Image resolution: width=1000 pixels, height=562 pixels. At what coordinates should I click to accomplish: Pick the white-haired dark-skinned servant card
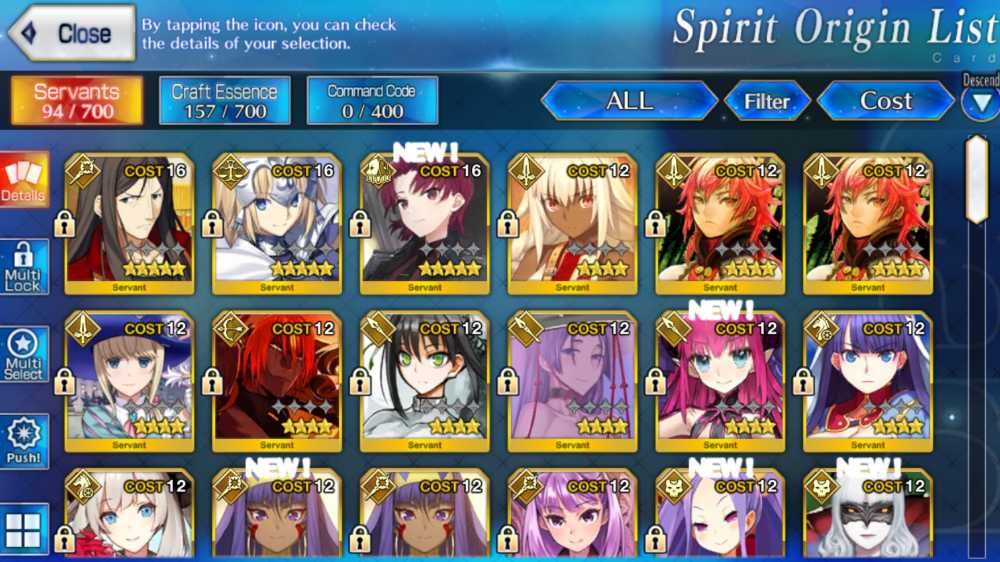573,224
